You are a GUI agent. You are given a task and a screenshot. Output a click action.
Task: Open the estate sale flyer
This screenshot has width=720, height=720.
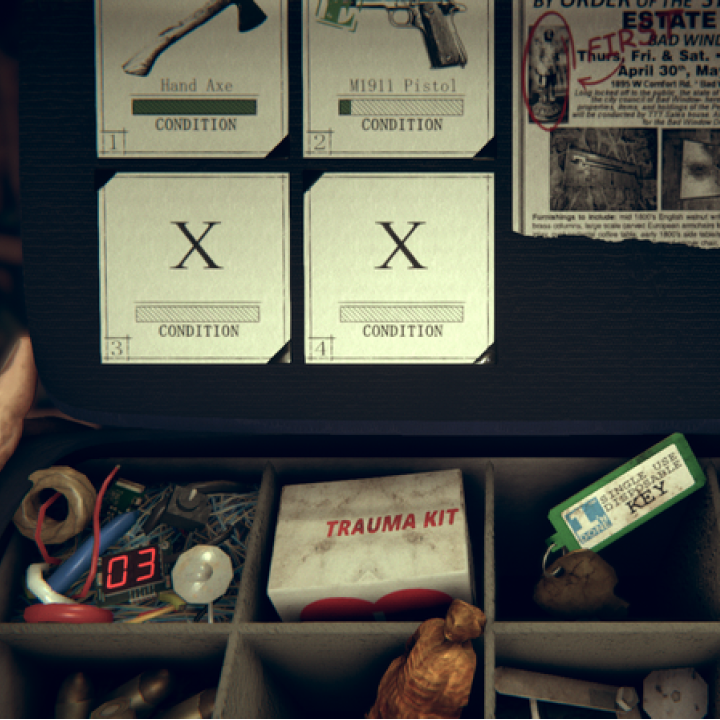point(617,115)
